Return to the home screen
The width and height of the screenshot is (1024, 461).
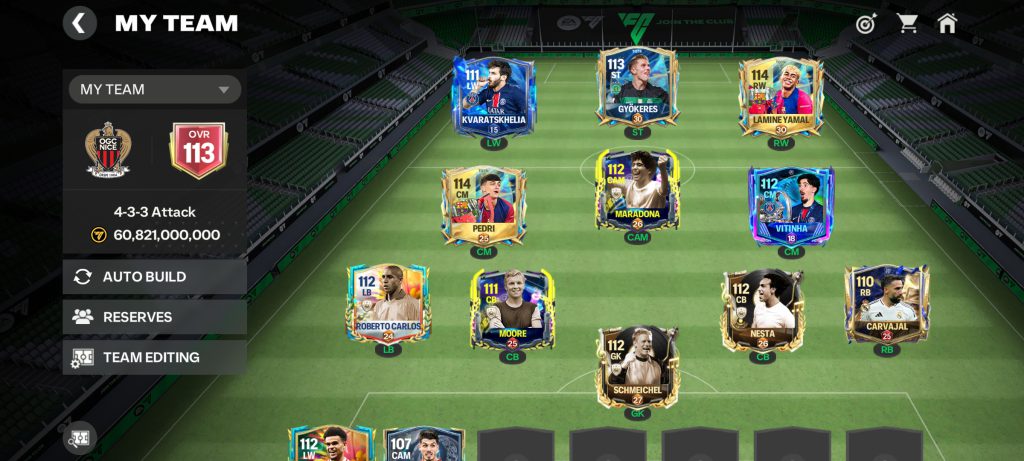click(947, 23)
